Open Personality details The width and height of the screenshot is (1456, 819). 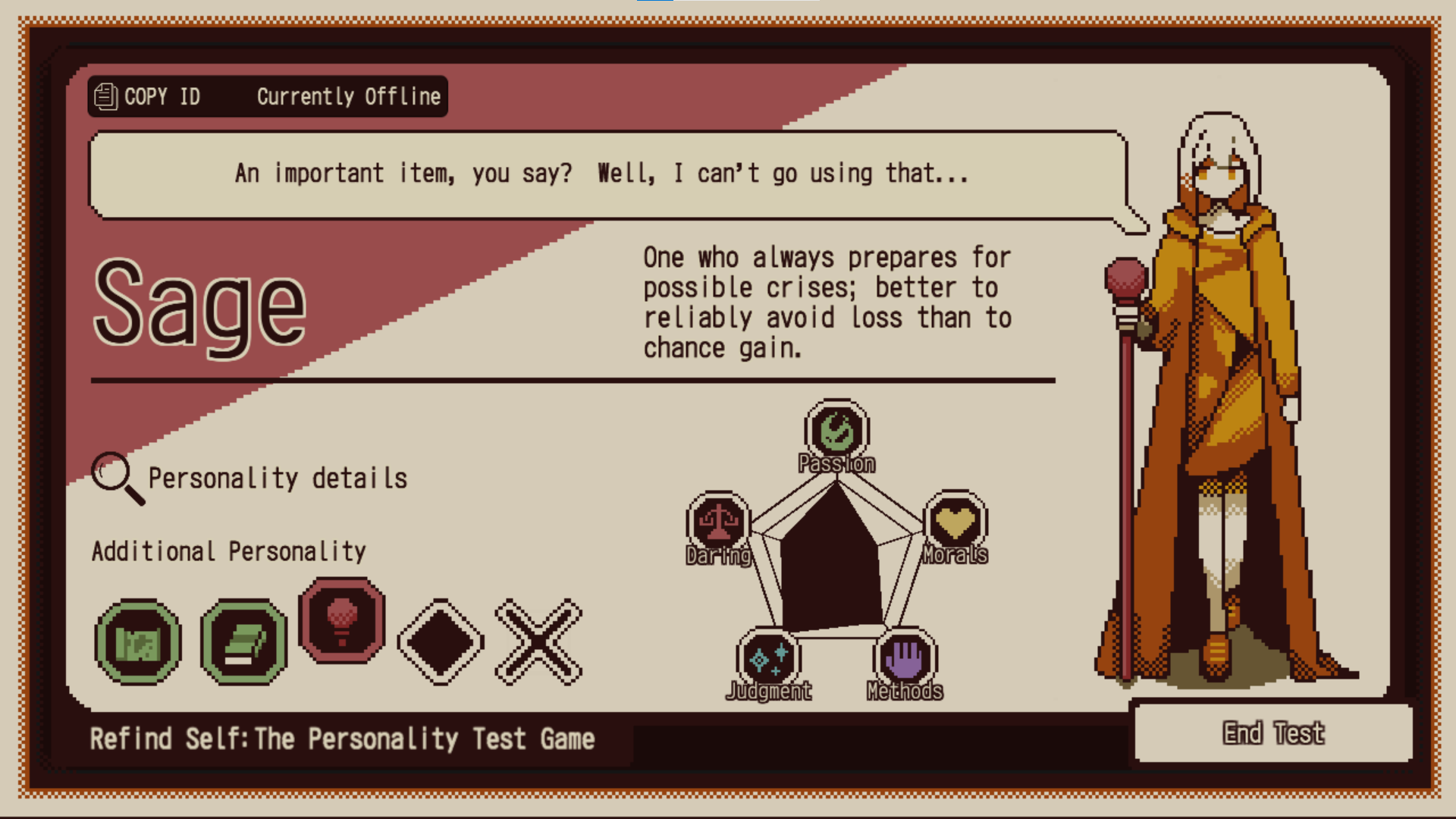click(250, 479)
